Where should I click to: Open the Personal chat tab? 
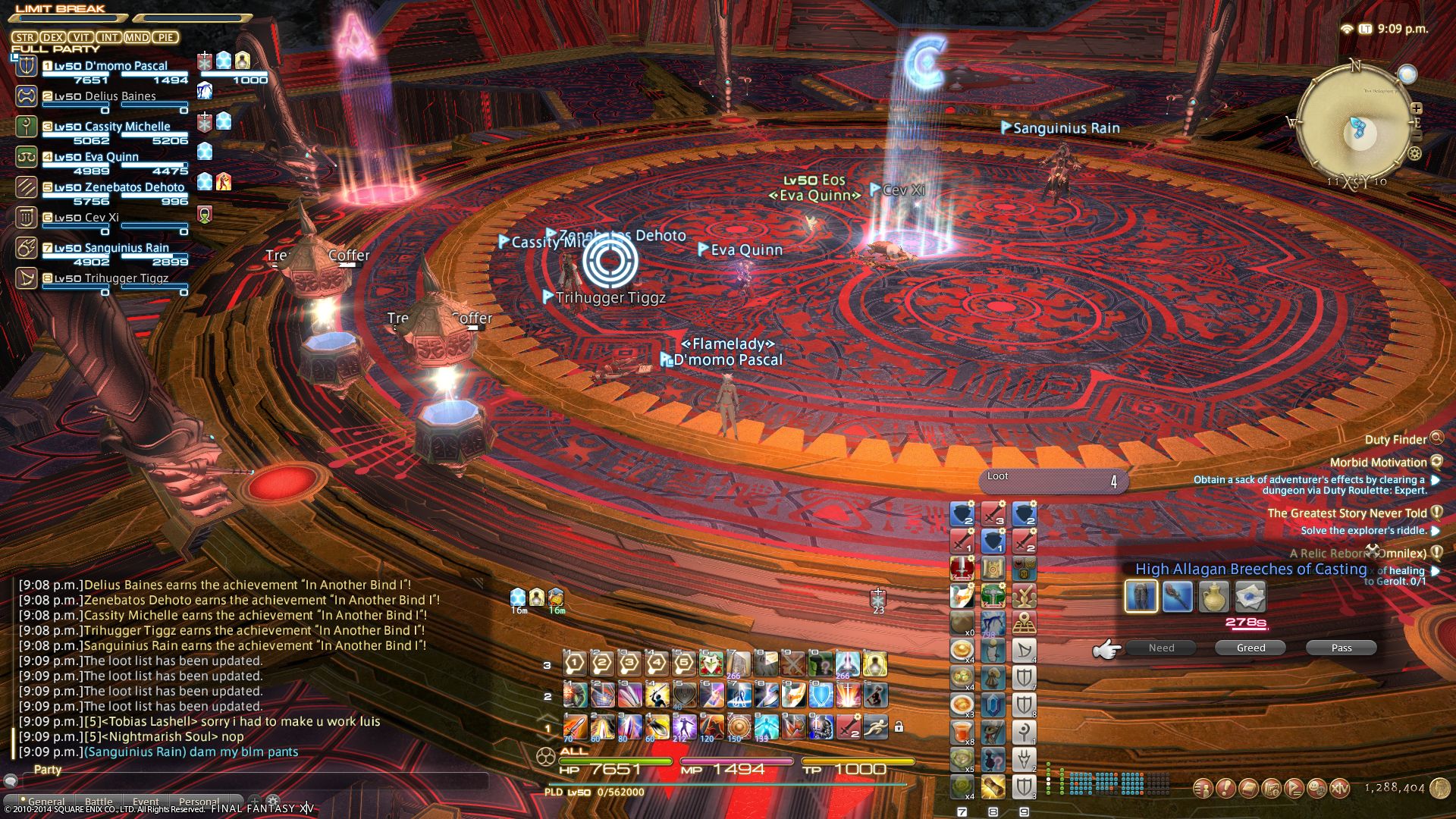pos(199,802)
